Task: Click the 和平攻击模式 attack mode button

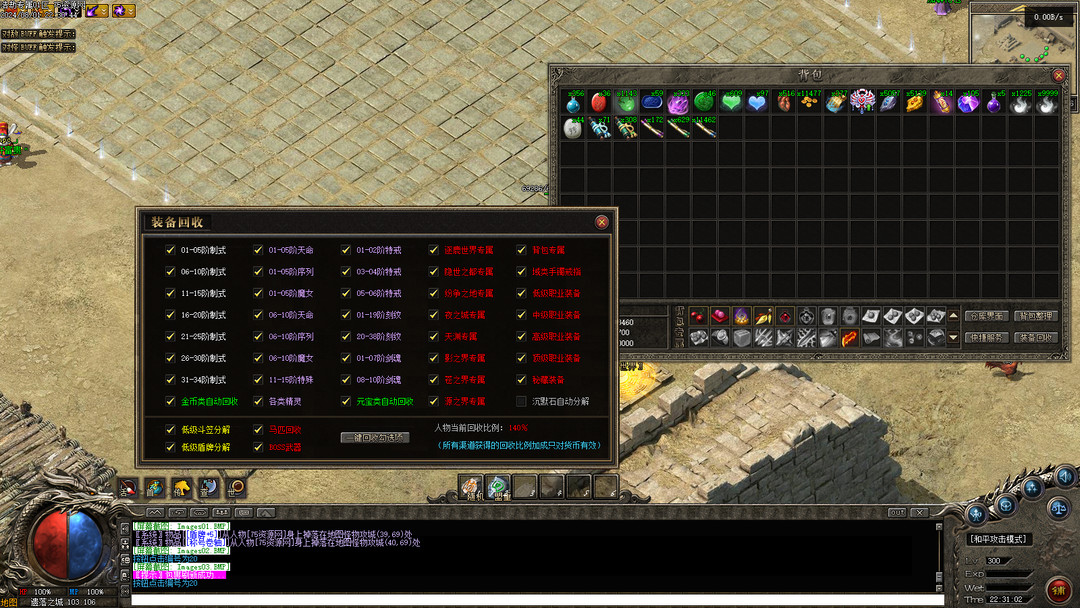Action: 1000,539
